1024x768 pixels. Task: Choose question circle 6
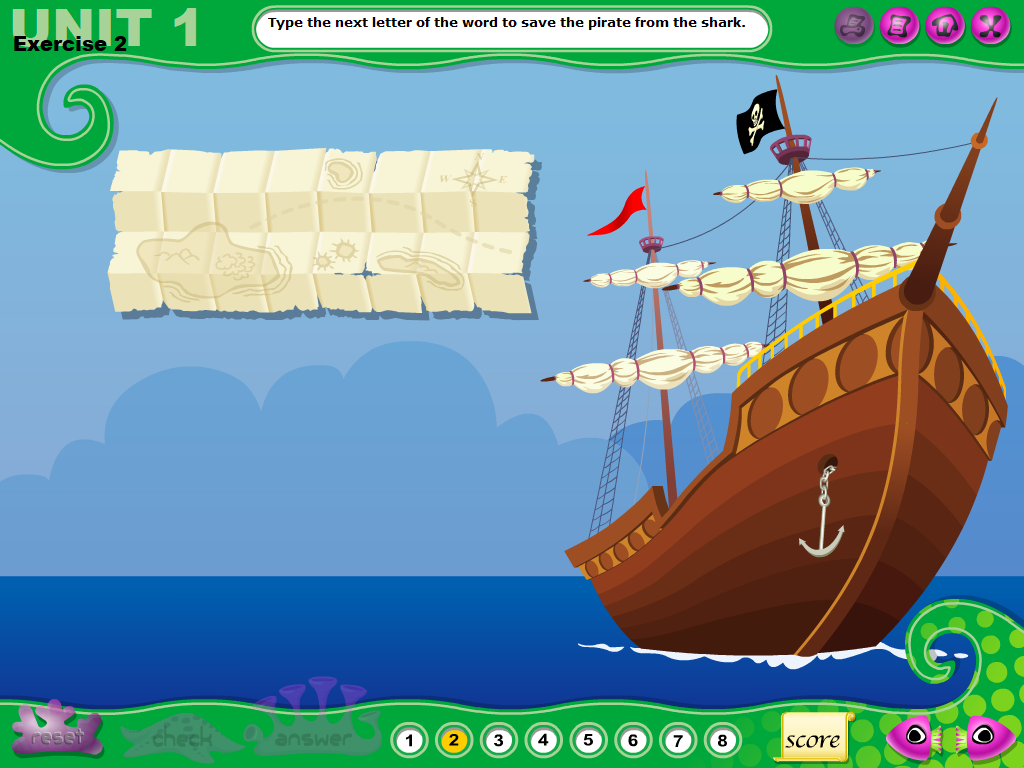pyautogui.click(x=633, y=741)
